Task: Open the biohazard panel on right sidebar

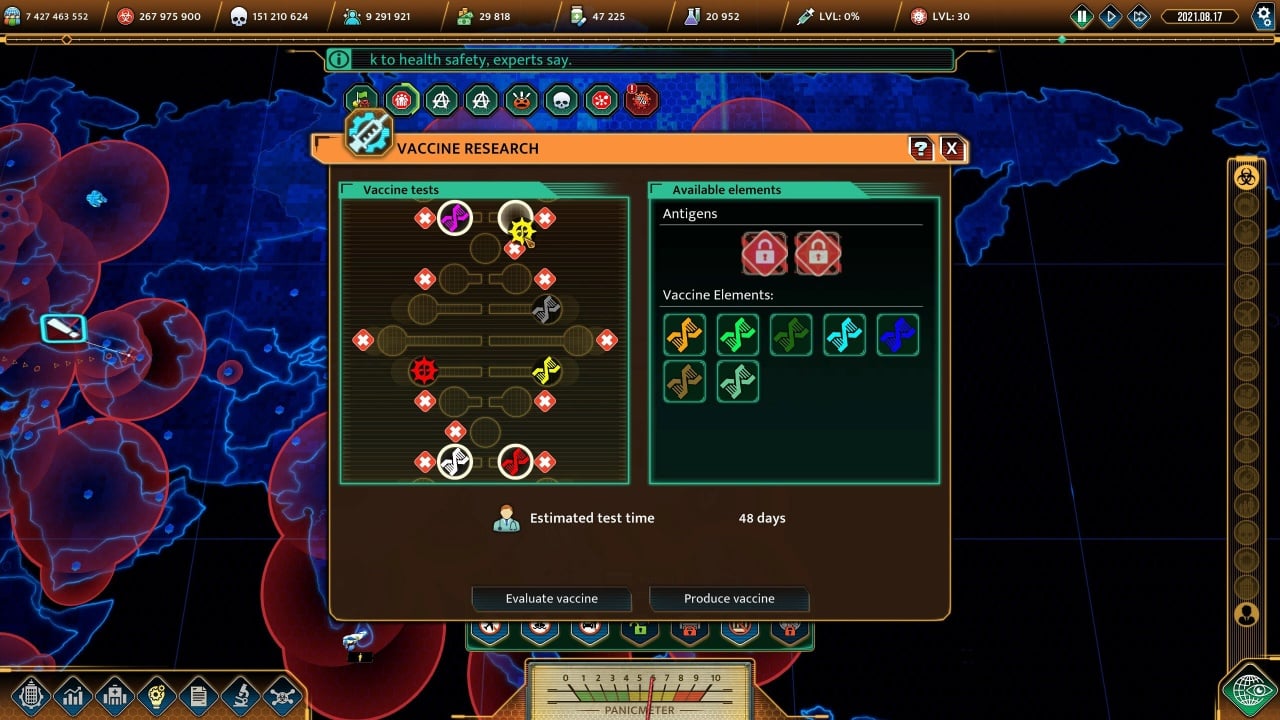Action: point(1246,177)
